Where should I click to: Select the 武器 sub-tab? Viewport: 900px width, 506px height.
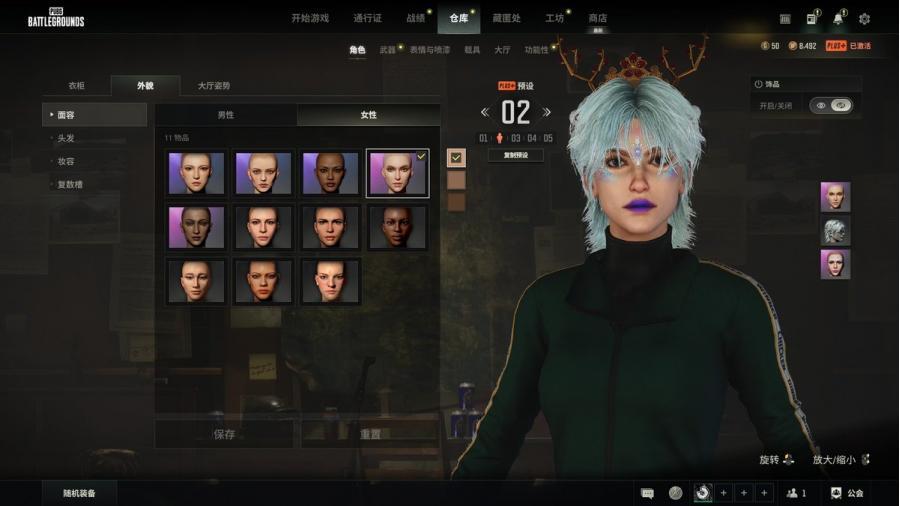click(388, 49)
